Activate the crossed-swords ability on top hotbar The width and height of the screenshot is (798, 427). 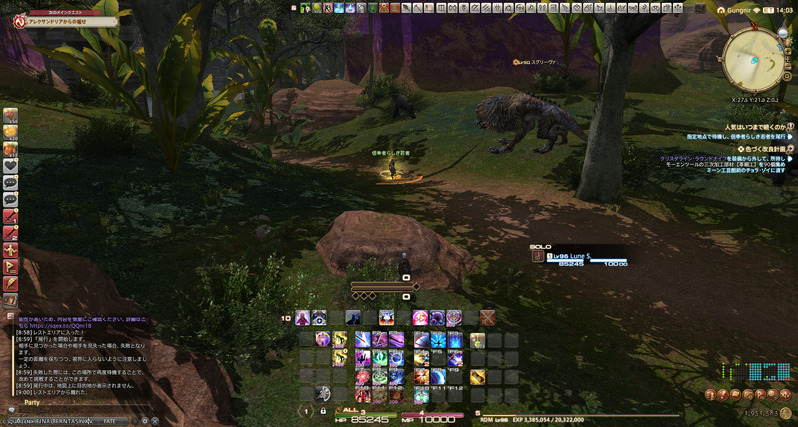487,317
